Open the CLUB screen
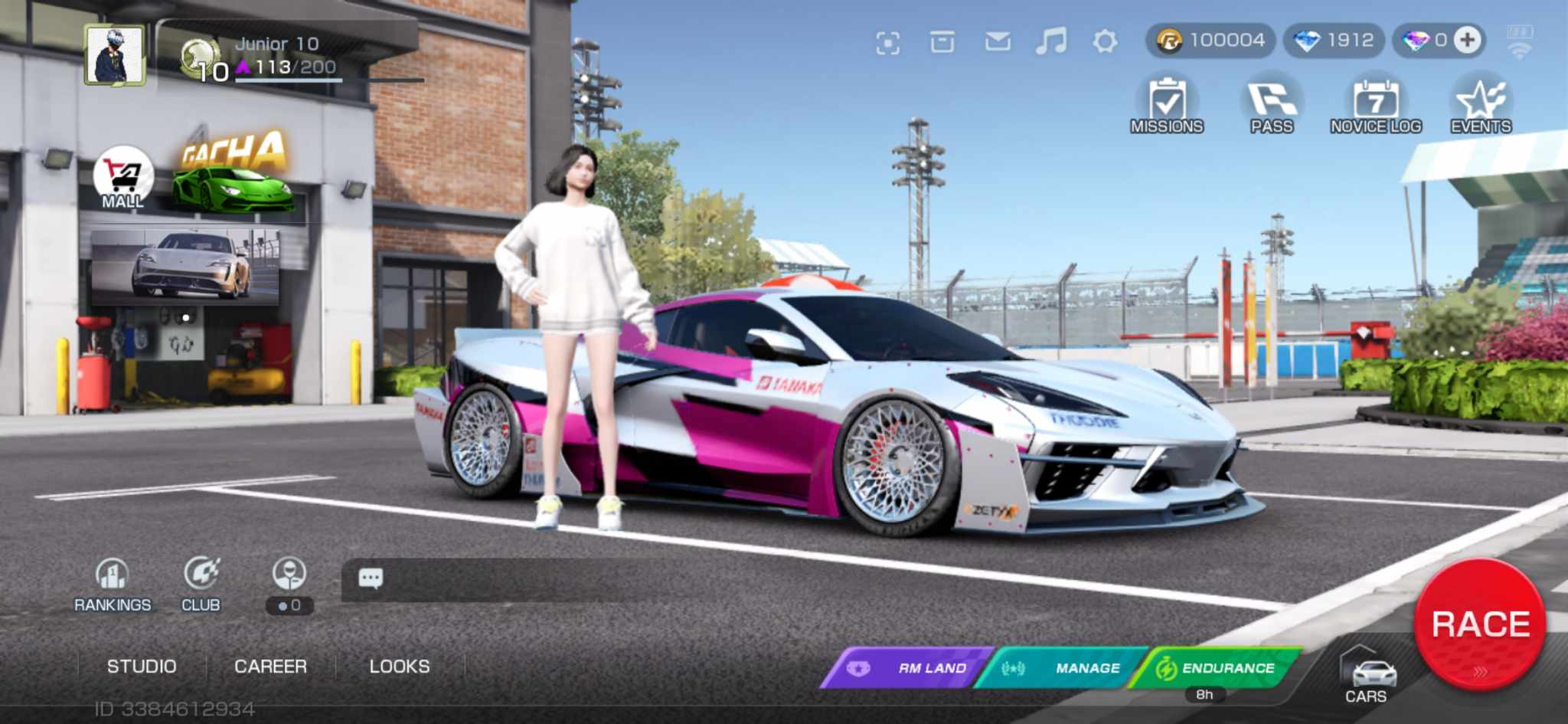 click(201, 585)
